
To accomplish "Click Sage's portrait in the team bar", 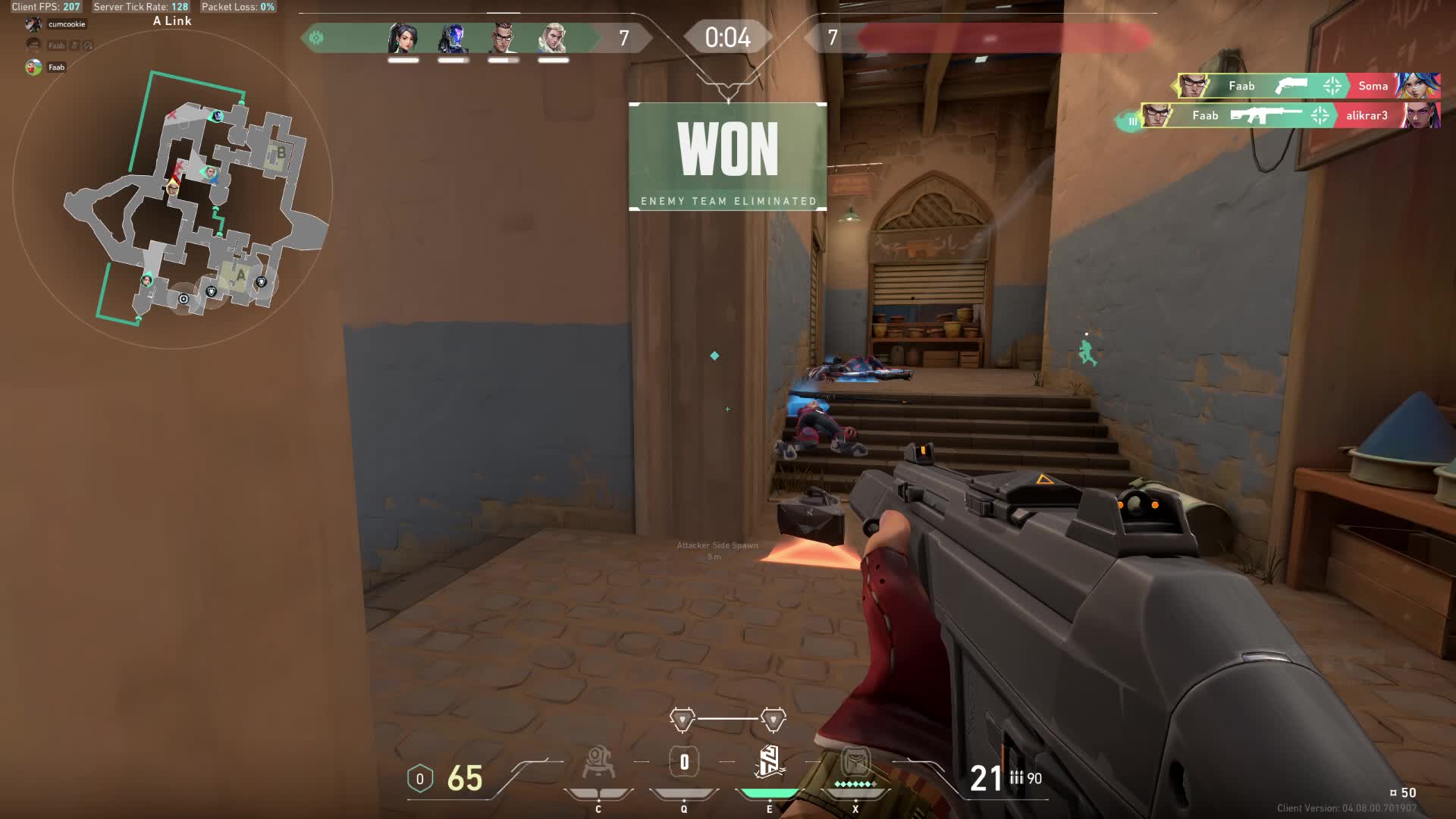I will tap(403, 38).
